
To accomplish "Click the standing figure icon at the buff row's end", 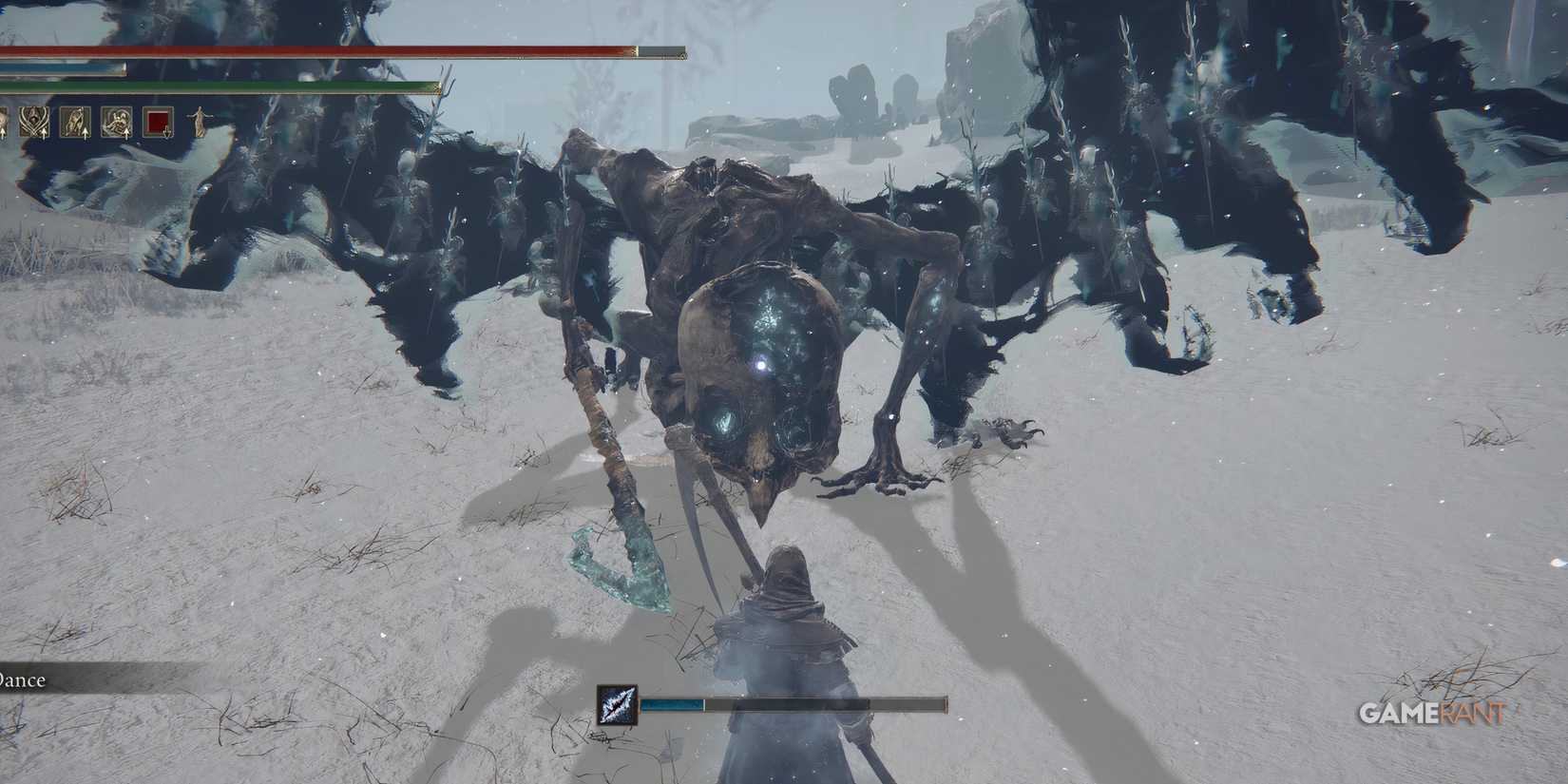I will pyautogui.click(x=201, y=121).
